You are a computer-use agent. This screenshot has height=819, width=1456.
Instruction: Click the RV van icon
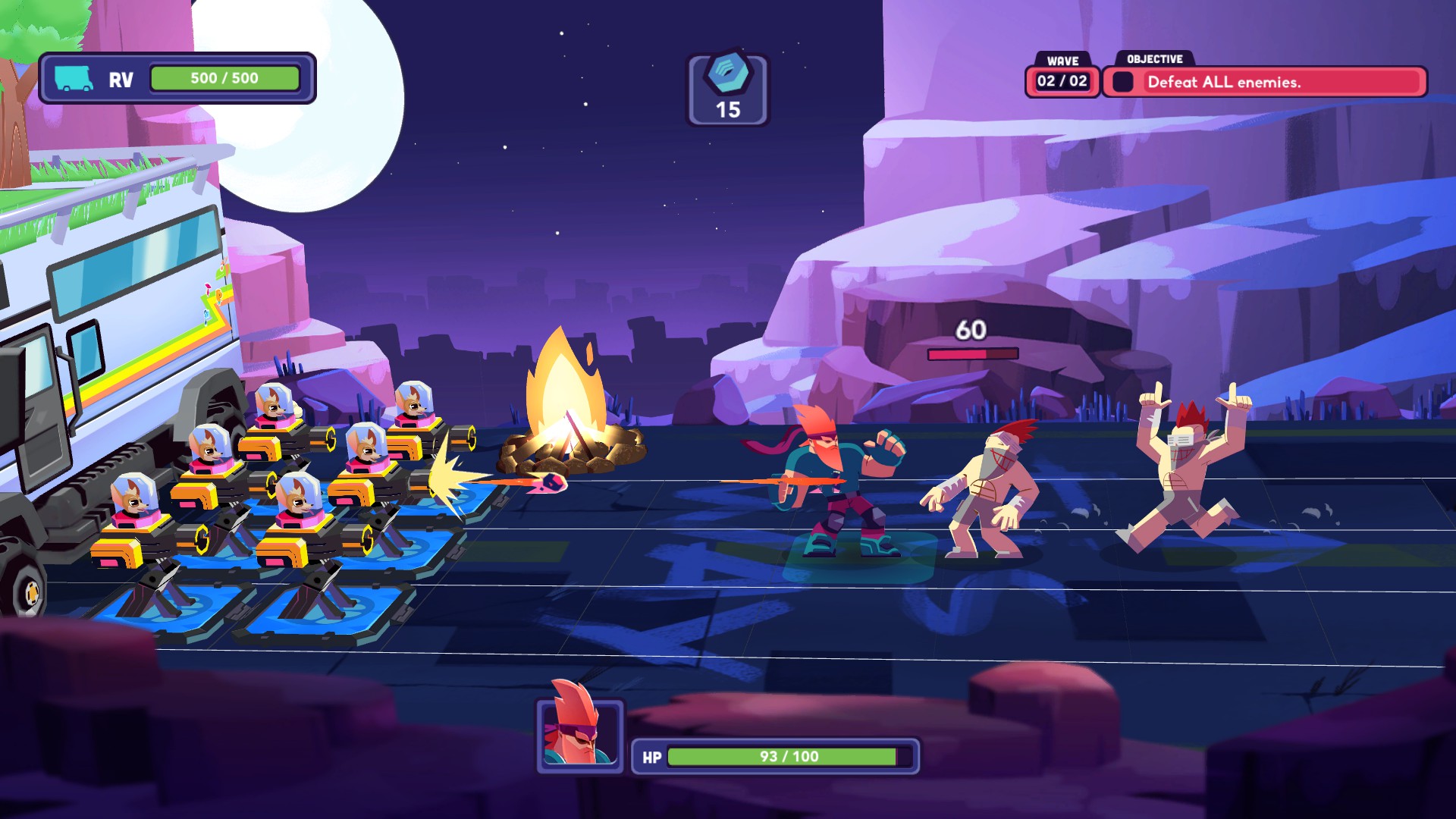point(74,78)
